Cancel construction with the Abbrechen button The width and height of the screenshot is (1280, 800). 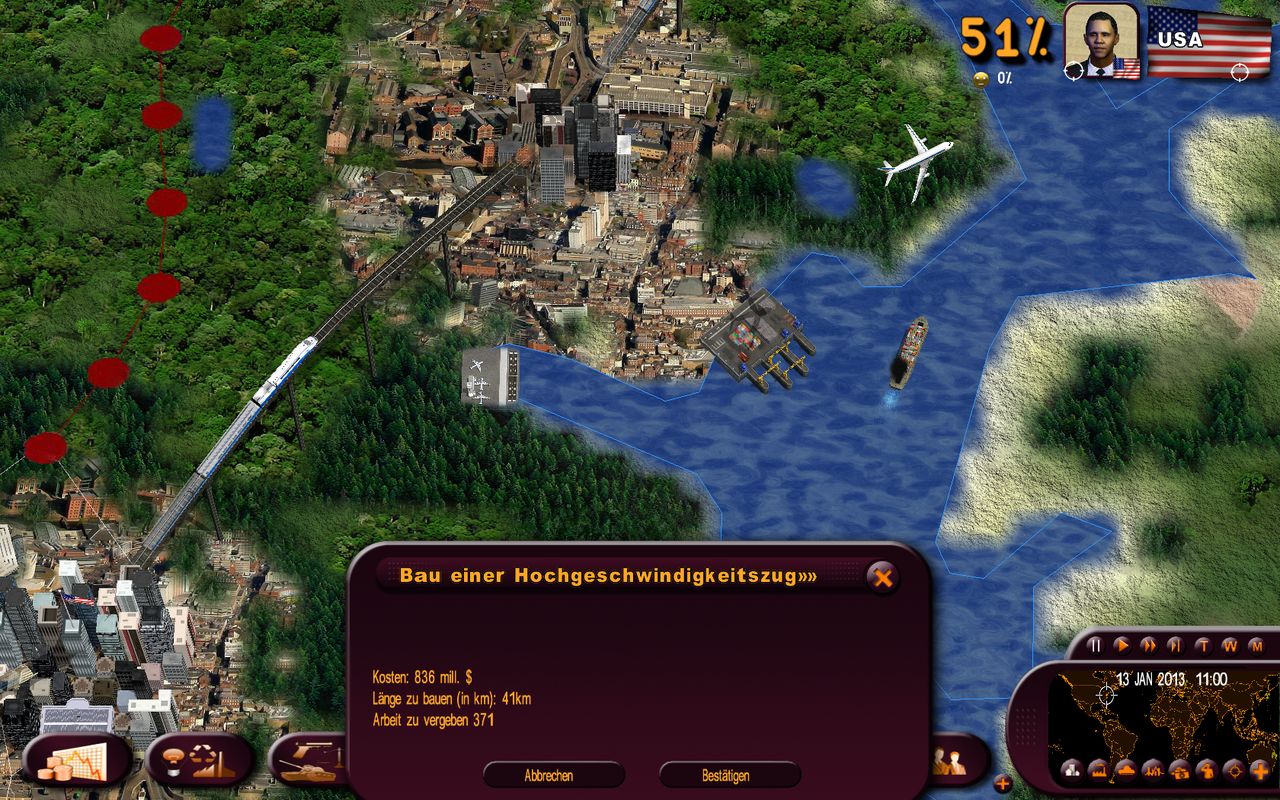553,775
